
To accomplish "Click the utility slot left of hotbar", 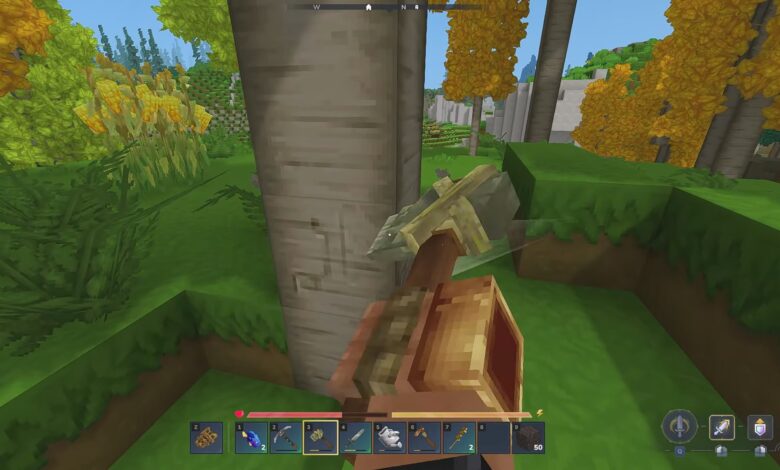I will point(206,438).
